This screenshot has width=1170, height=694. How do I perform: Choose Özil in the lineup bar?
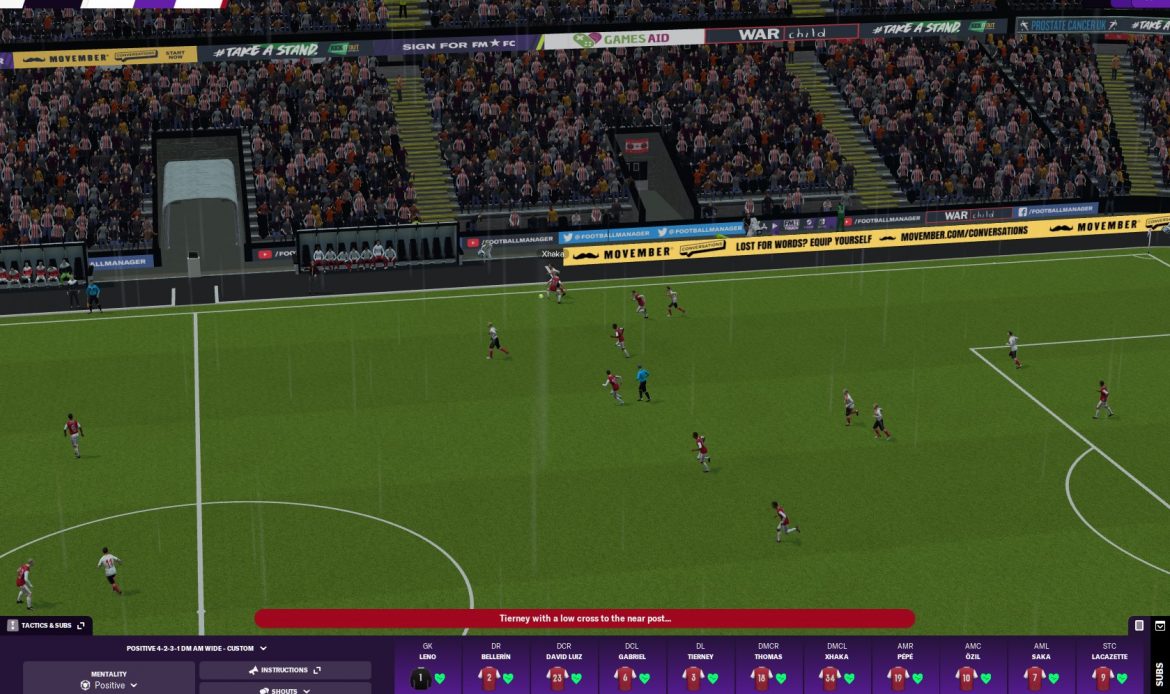(x=973, y=668)
